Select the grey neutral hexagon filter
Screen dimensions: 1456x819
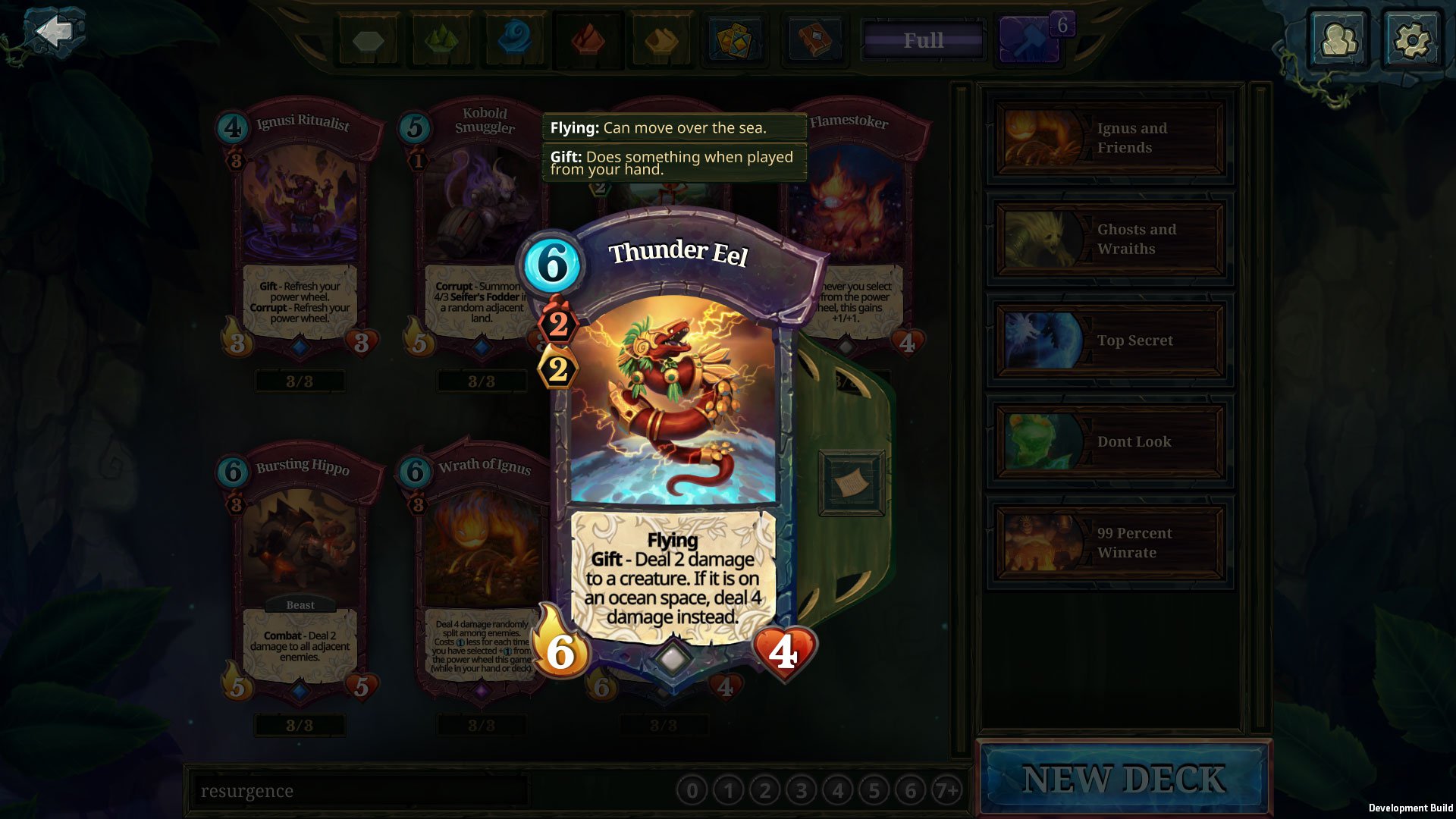tap(369, 40)
